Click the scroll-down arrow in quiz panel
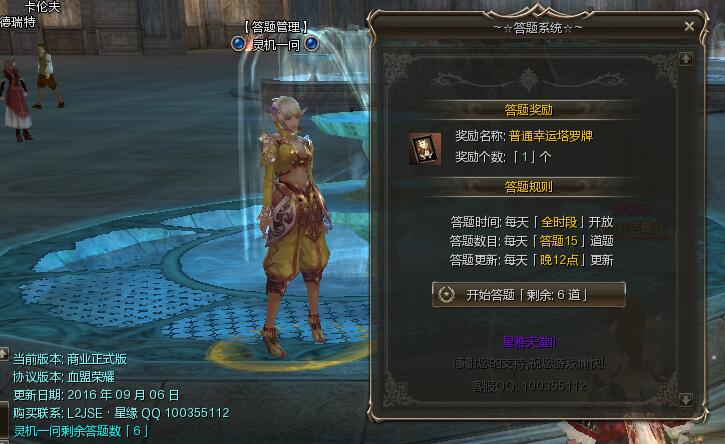The image size is (725, 444). (685, 401)
